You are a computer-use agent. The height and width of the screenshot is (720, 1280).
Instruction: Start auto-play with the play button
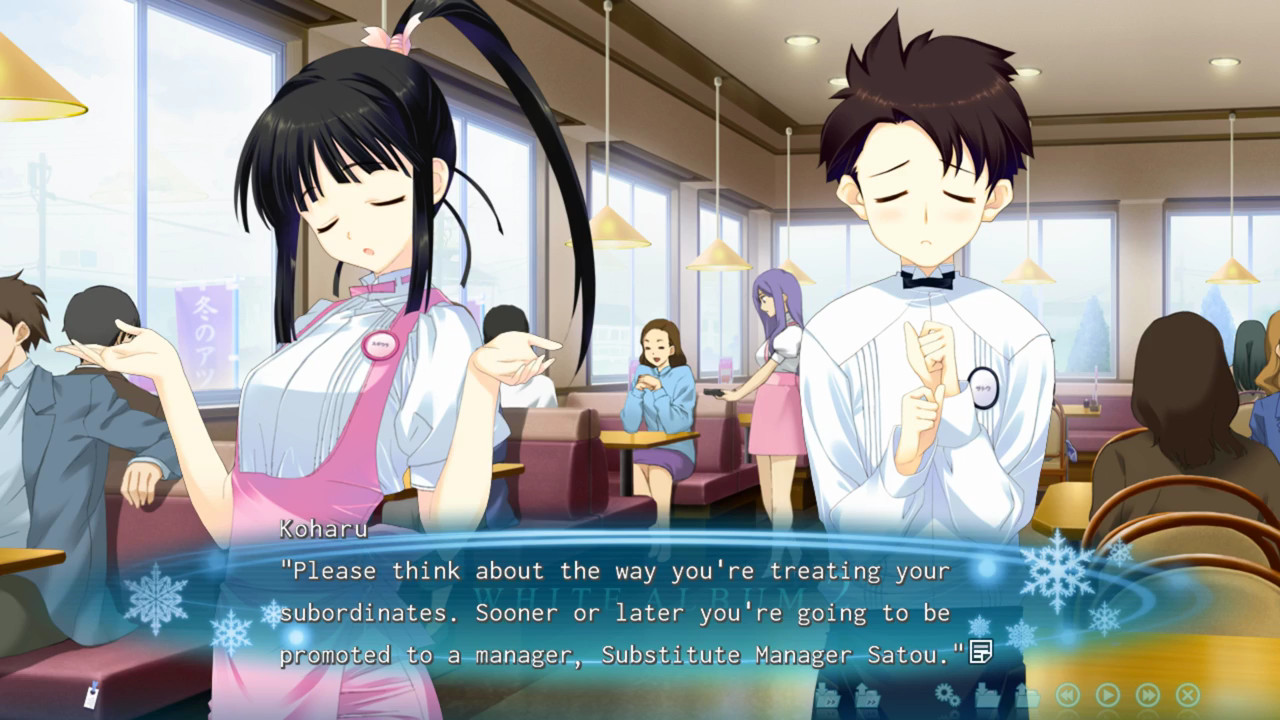pos(1108,695)
